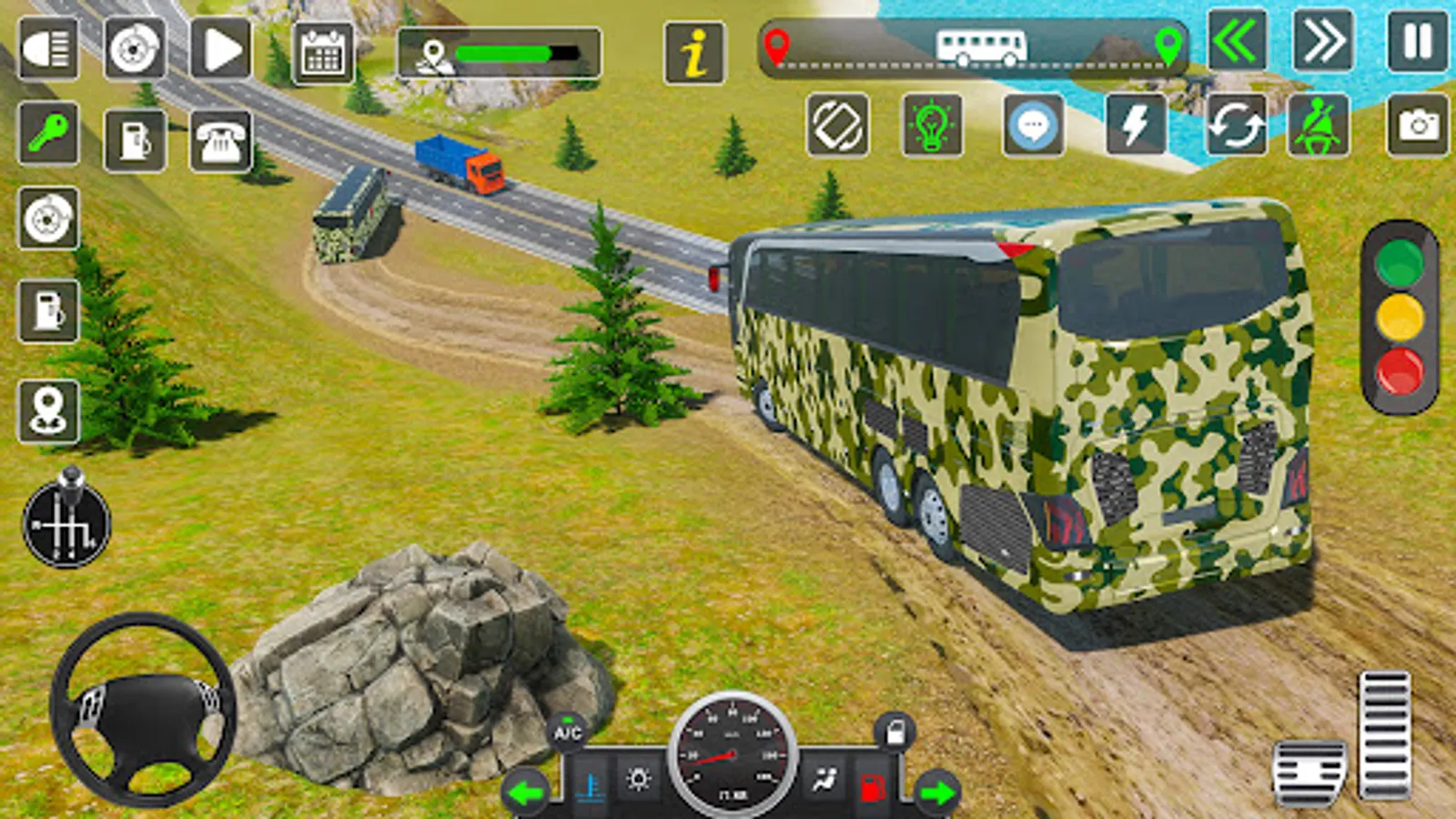Toggle the headlights icon
This screenshot has height=819, width=1456.
47,49
